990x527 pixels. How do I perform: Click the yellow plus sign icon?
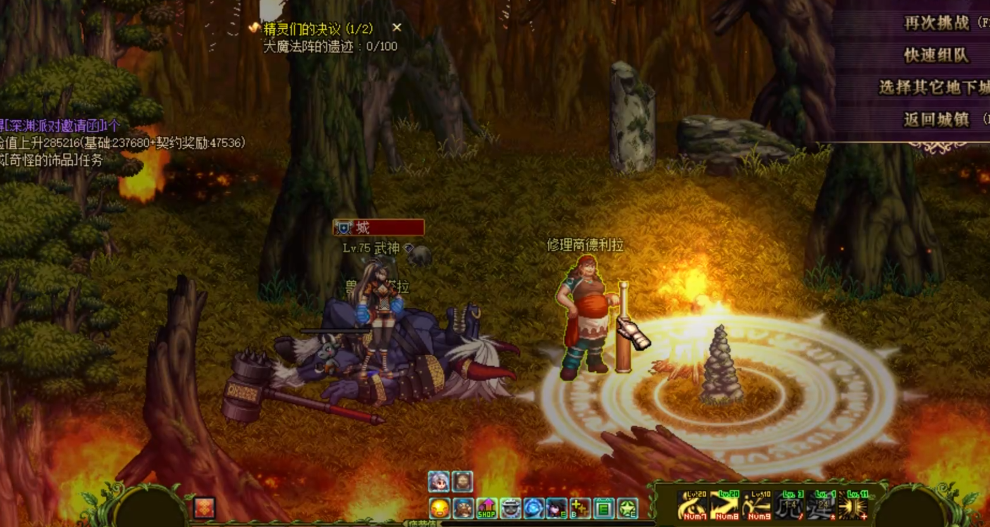point(580,508)
